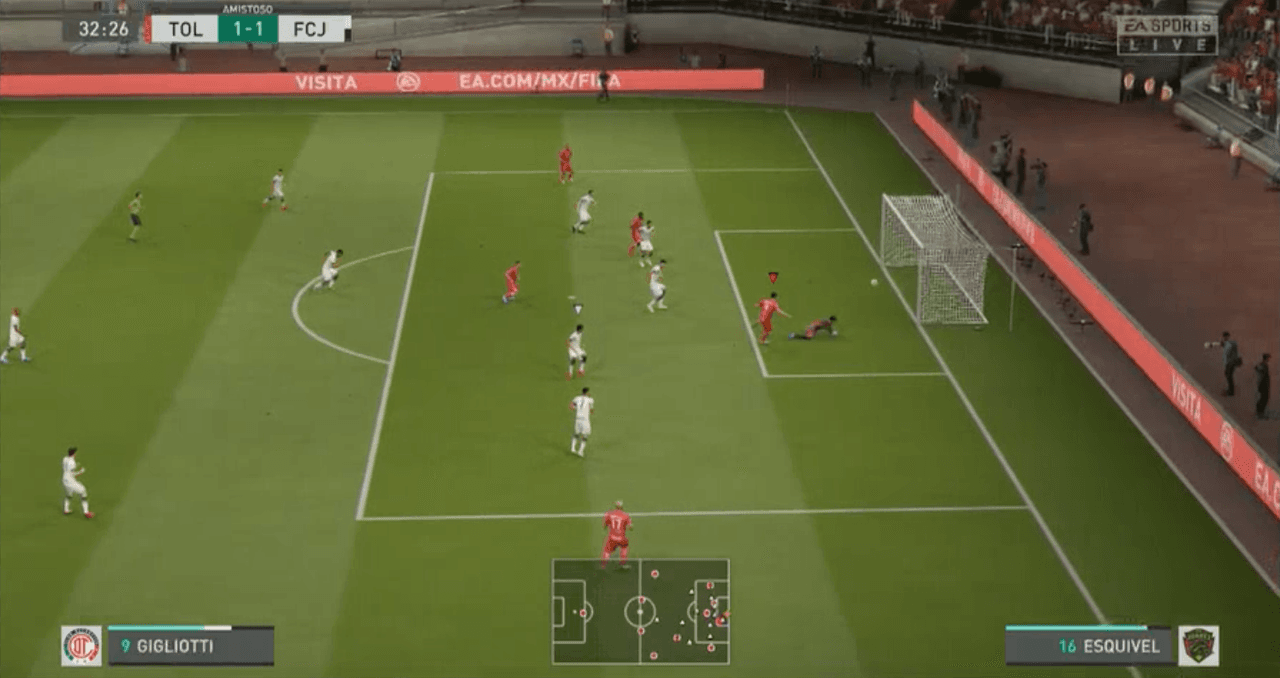Select the Gigliotti player name panel
Screen dimensions: 1280x678
point(190,646)
